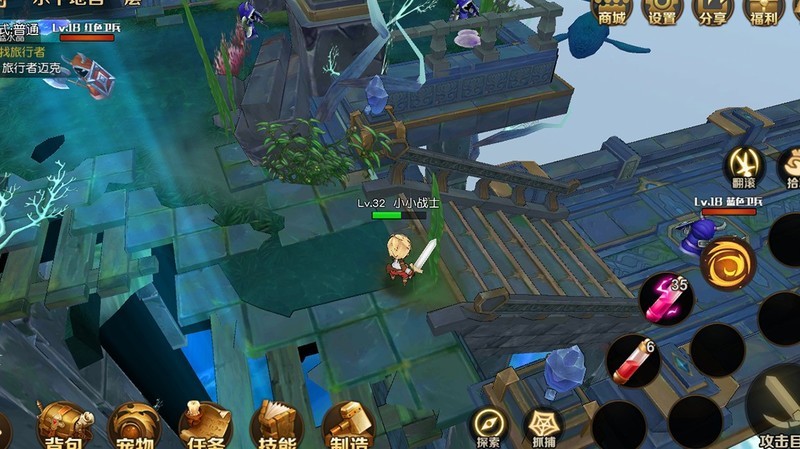
Task: Open the 设置 settings menu
Action: (x=662, y=10)
